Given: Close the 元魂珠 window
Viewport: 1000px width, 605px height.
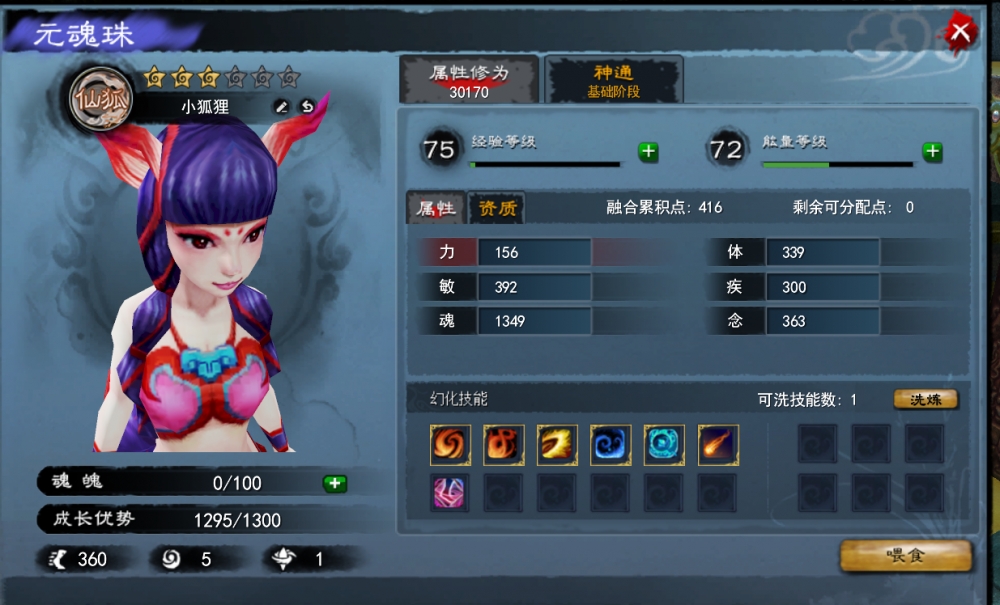Looking at the screenshot, I should pyautogui.click(x=961, y=32).
